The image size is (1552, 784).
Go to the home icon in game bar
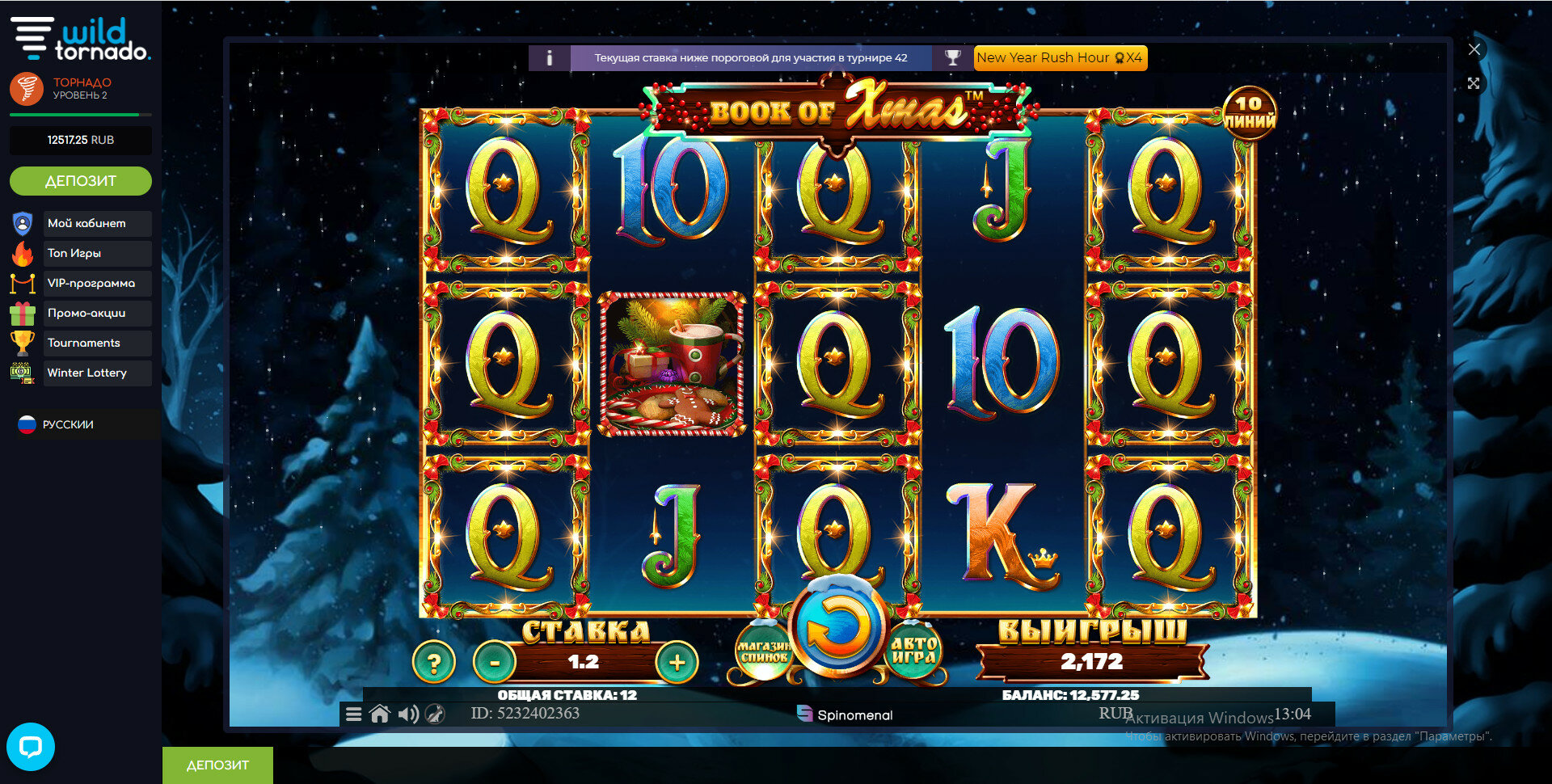click(x=380, y=714)
